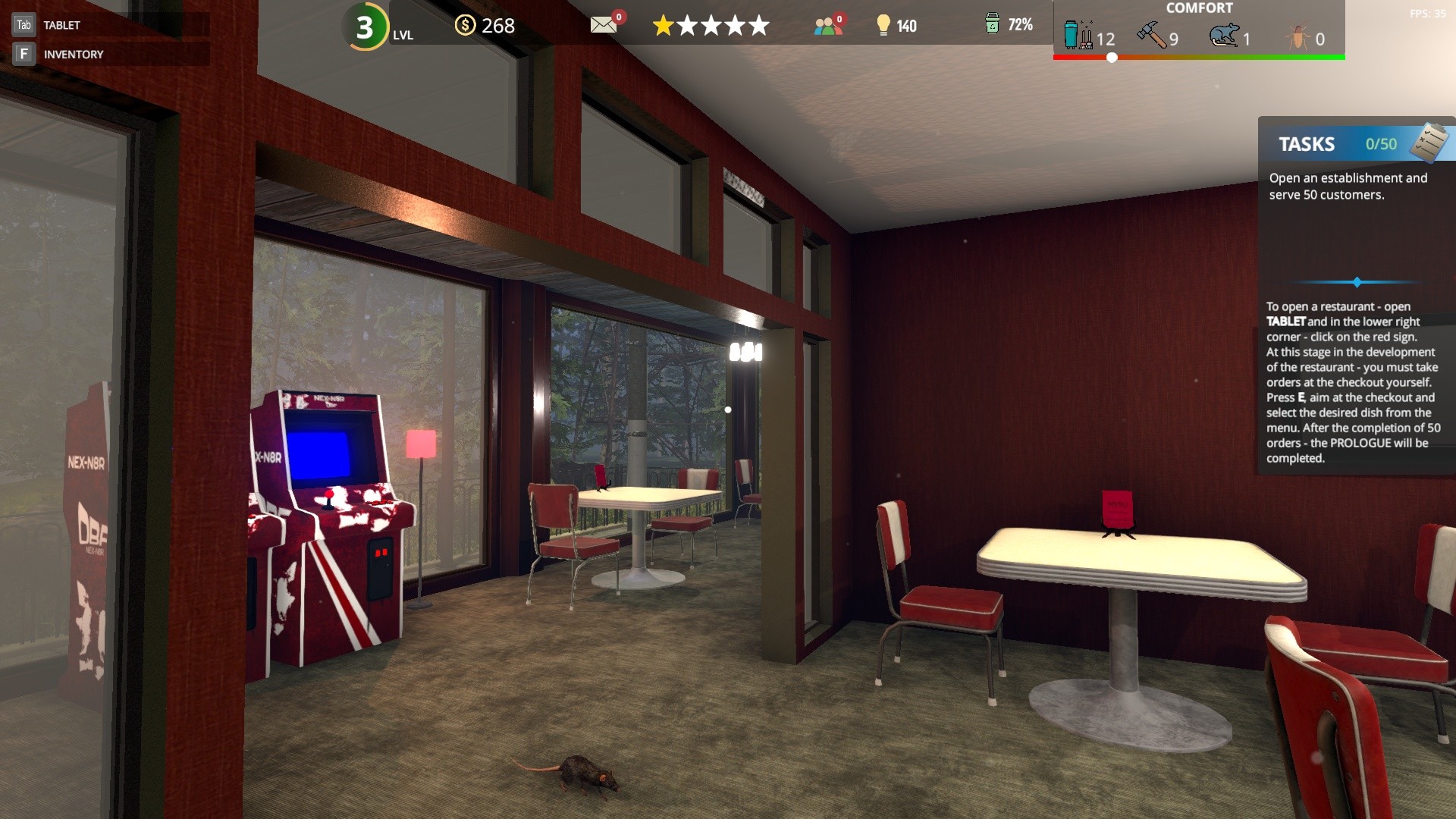
Task: Click the mail envelope icon
Action: click(x=603, y=25)
